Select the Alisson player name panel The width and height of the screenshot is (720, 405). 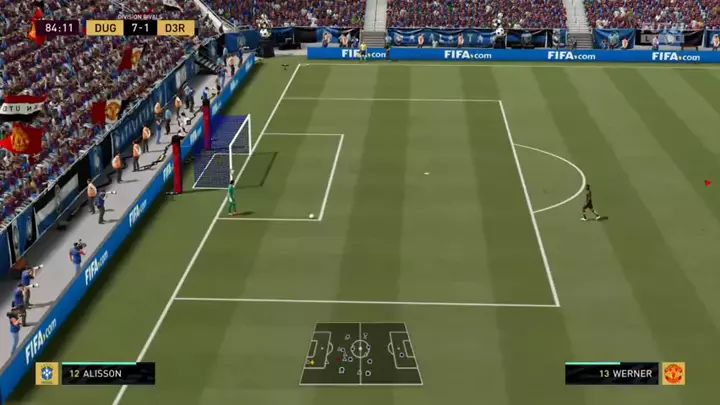108,374
